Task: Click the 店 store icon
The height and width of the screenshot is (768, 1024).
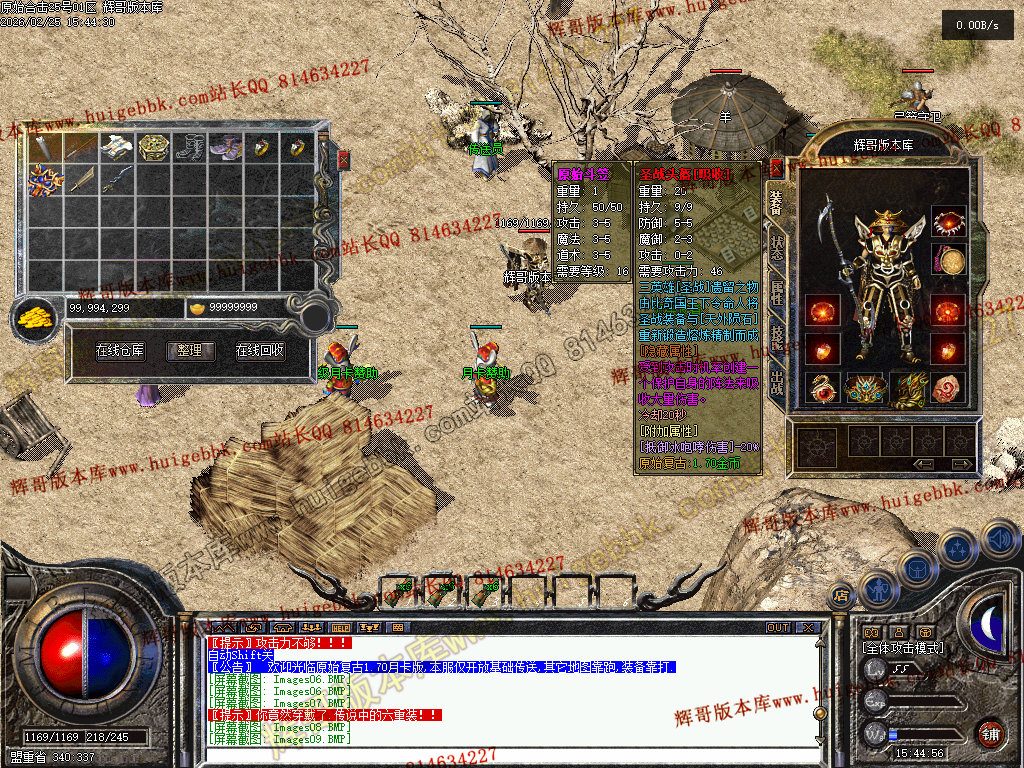Action: [841, 596]
